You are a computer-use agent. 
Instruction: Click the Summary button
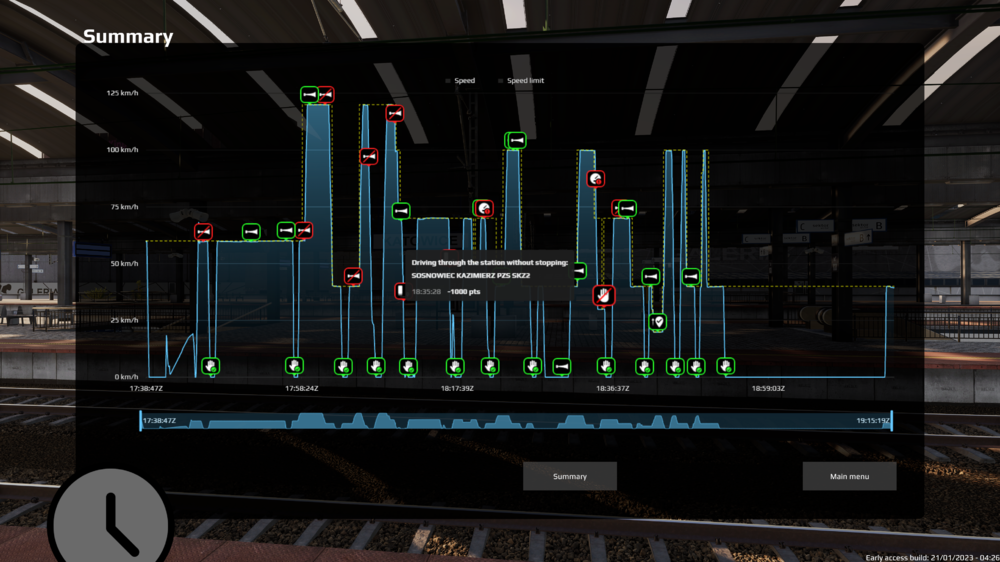[x=570, y=476]
